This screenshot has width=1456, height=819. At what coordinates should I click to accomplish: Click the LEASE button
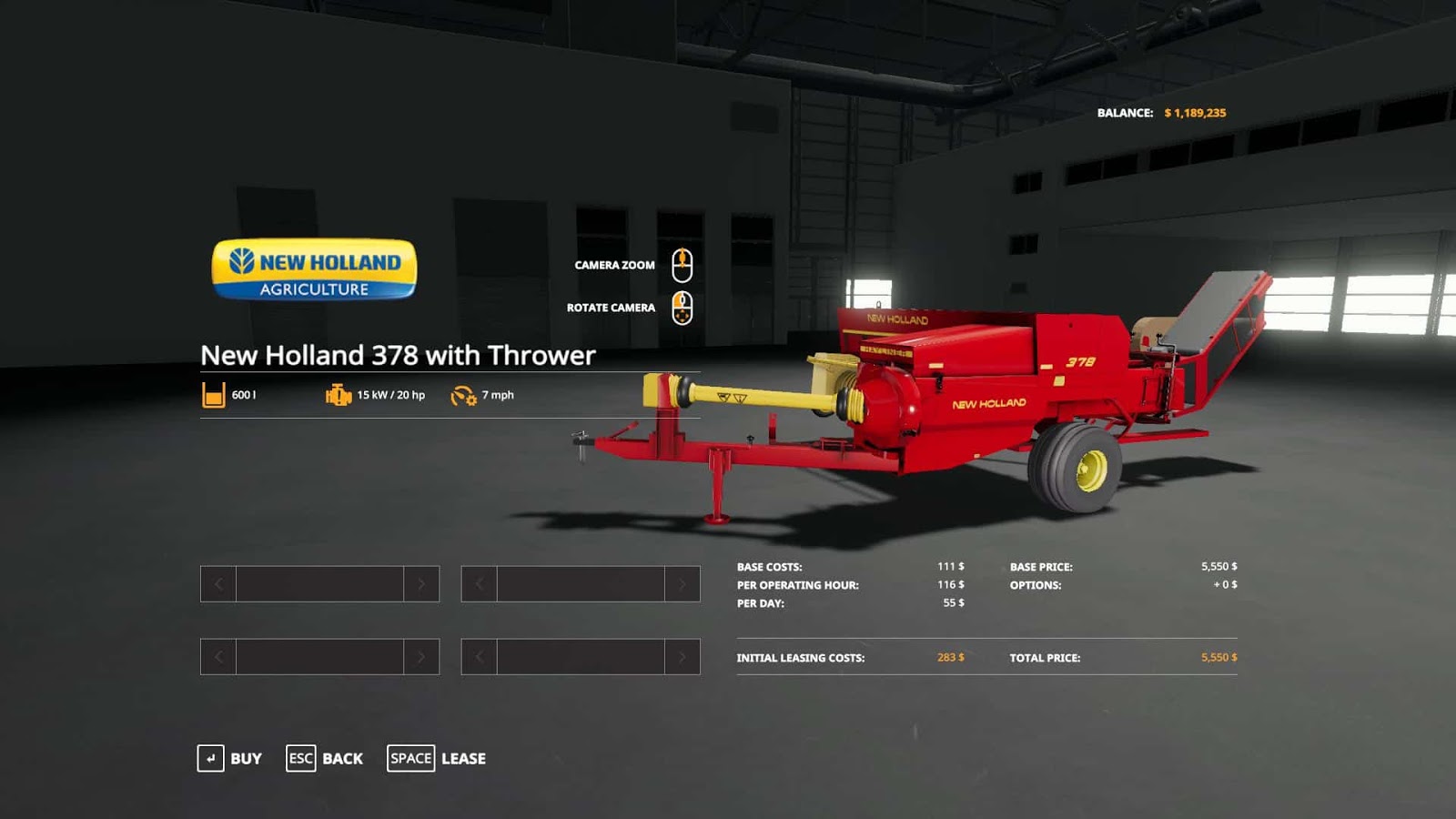pos(463,758)
